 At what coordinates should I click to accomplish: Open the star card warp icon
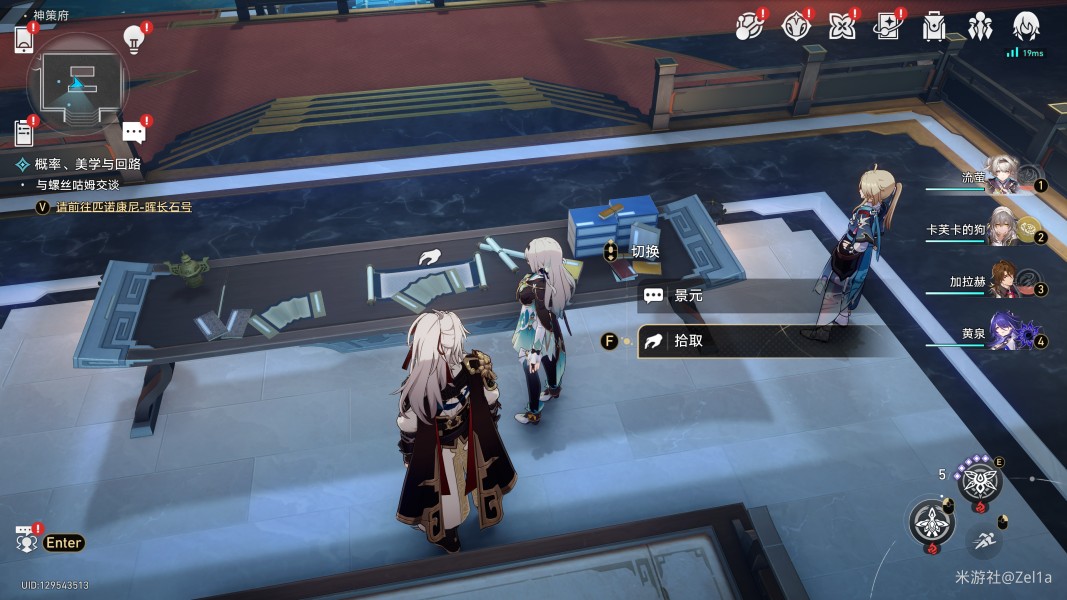tap(888, 26)
